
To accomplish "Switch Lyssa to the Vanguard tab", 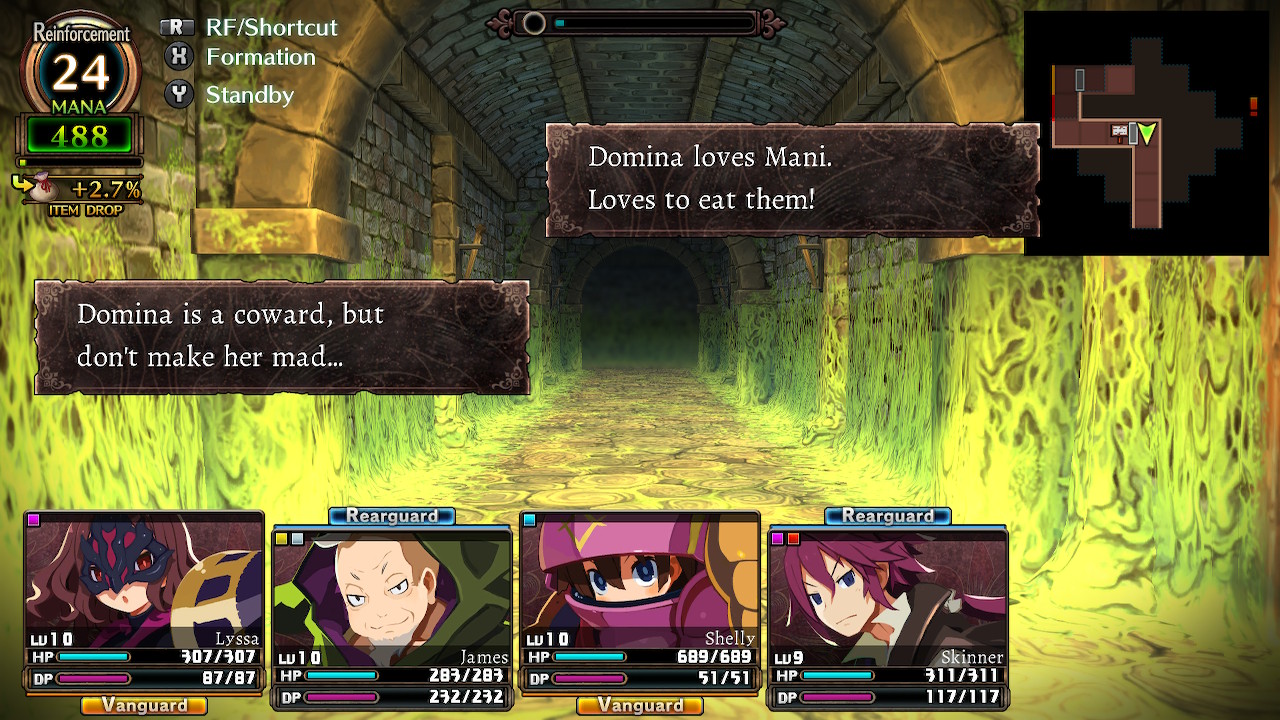I will [143, 706].
